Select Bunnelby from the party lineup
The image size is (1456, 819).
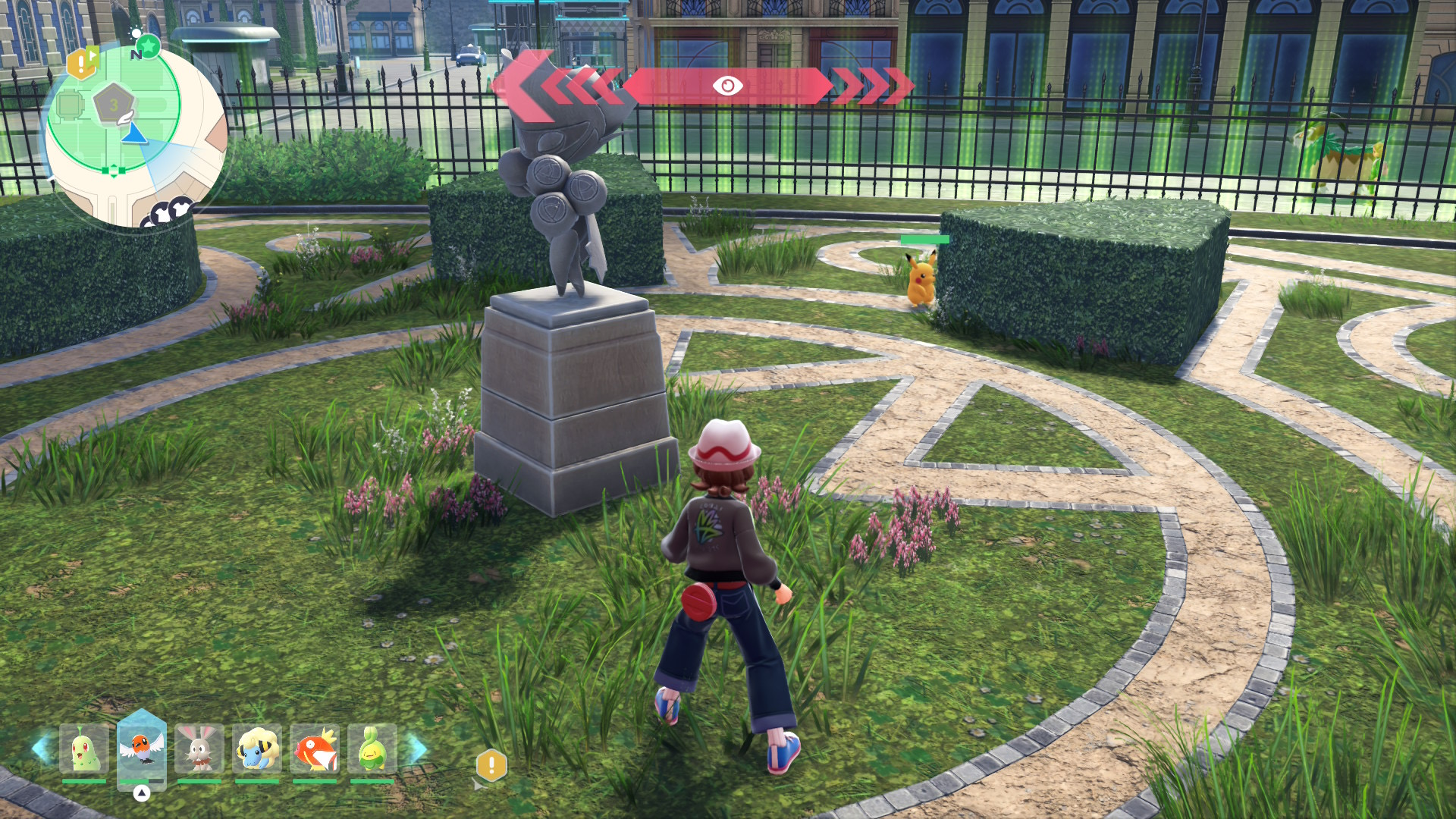click(199, 748)
